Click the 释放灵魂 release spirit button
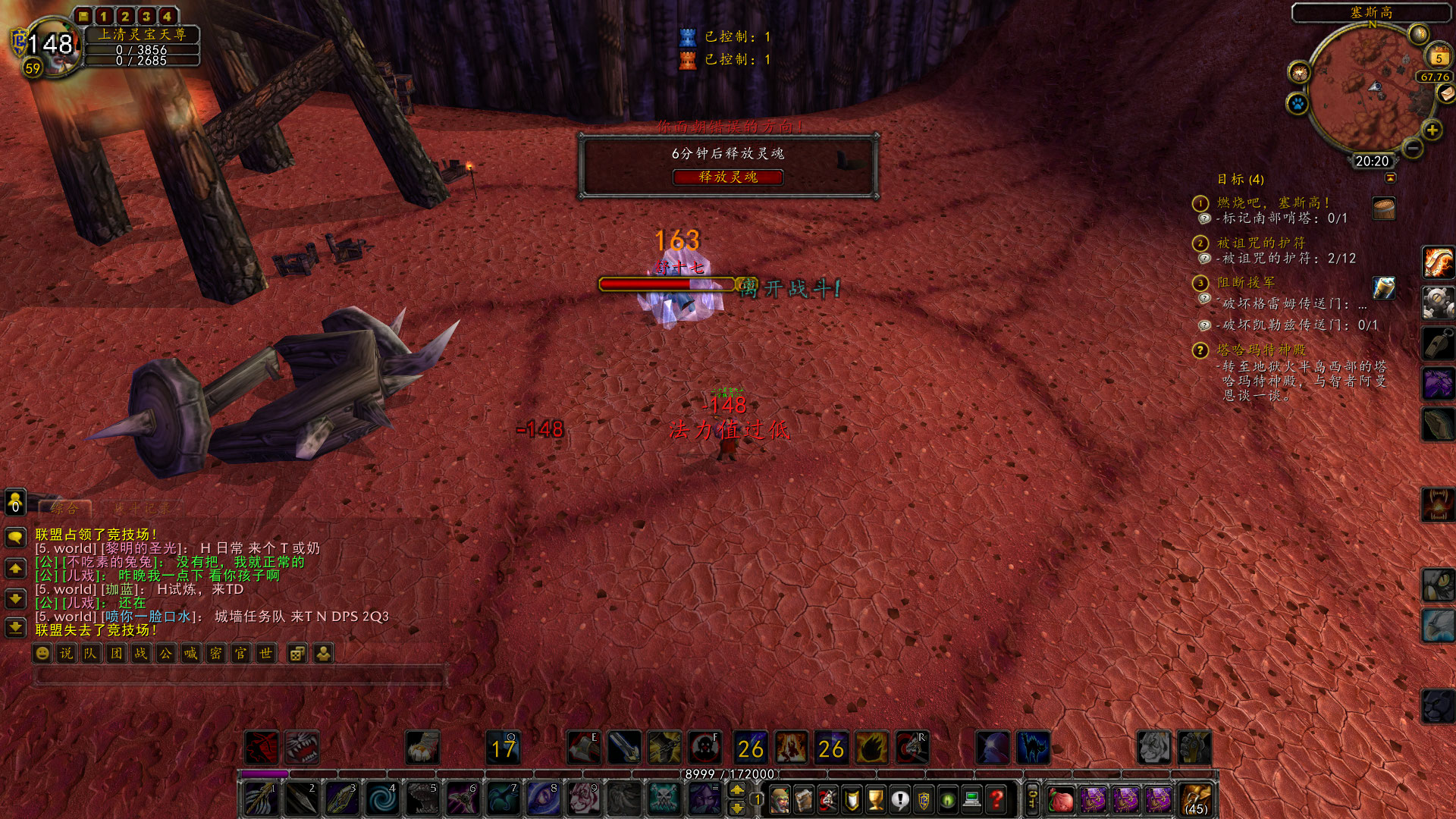 (726, 177)
